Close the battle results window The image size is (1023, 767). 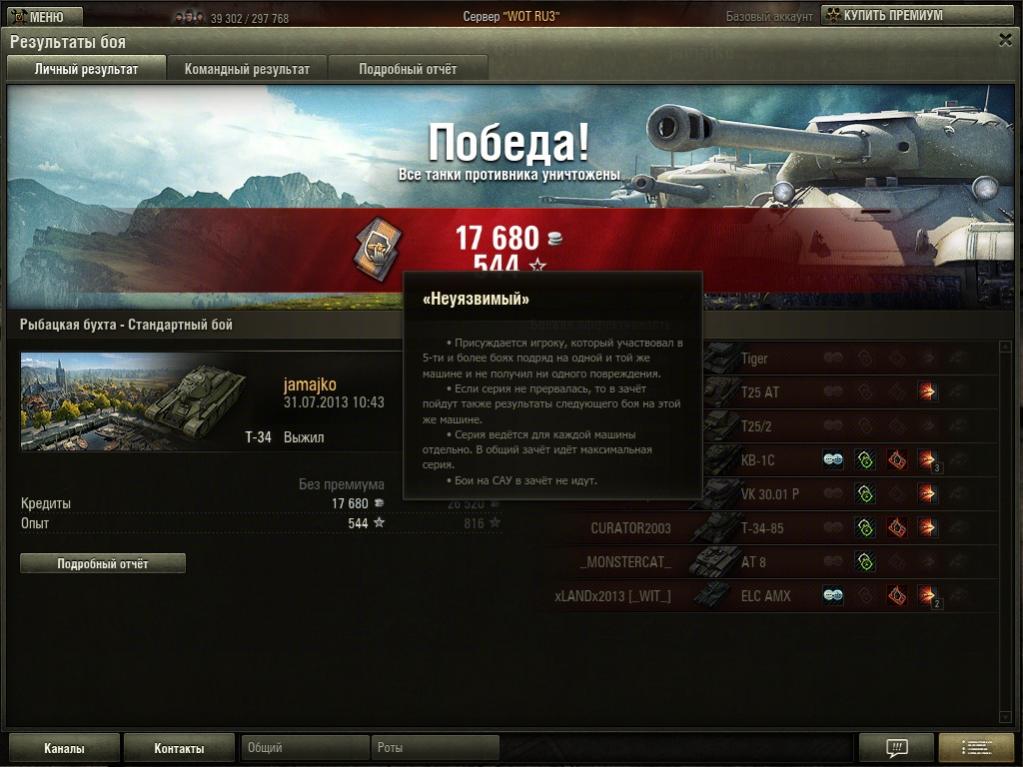click(x=1005, y=39)
